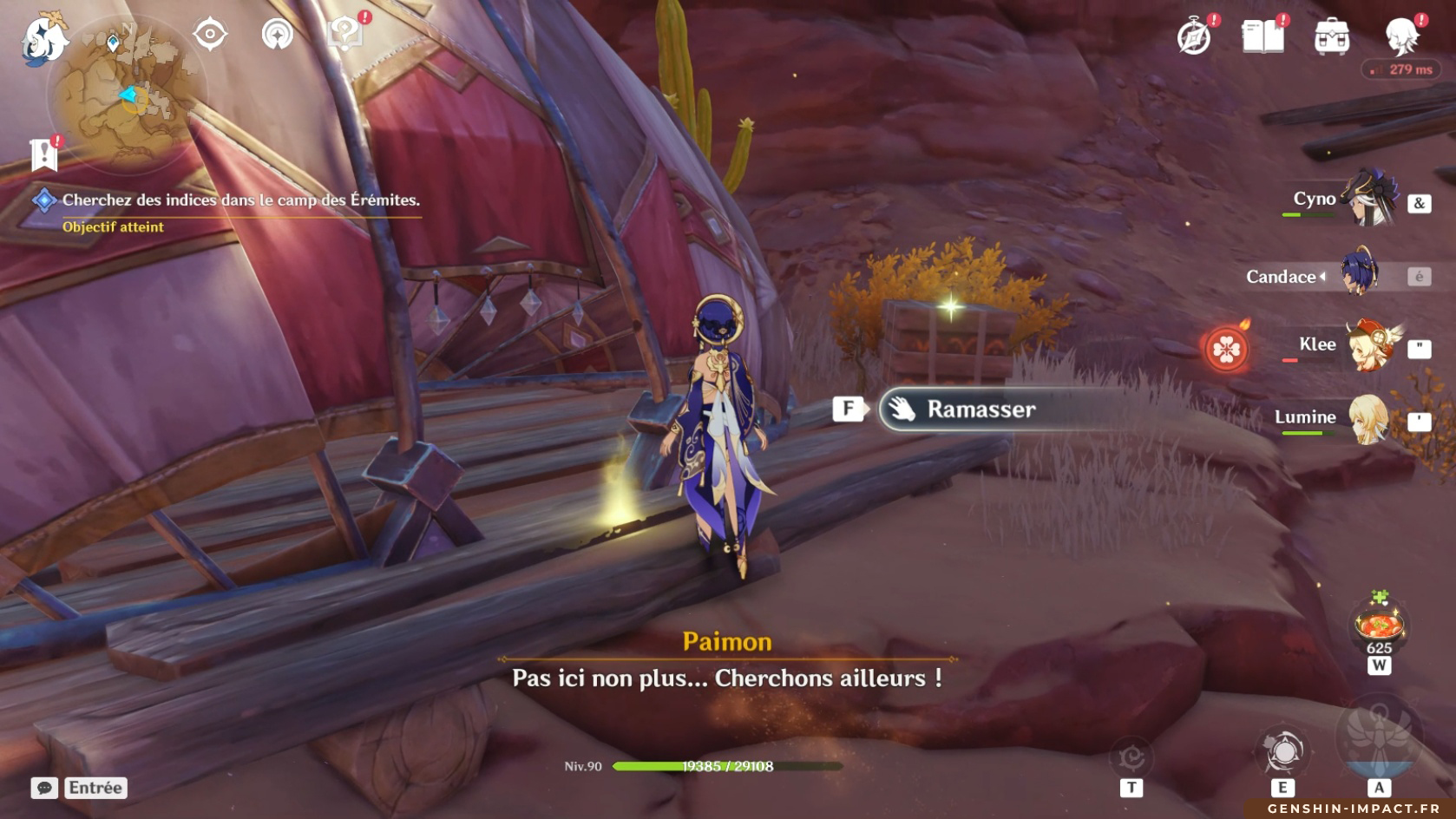Select the Érémites camp quest objective tracker
Screen dimensions: 1456x819
point(239,200)
